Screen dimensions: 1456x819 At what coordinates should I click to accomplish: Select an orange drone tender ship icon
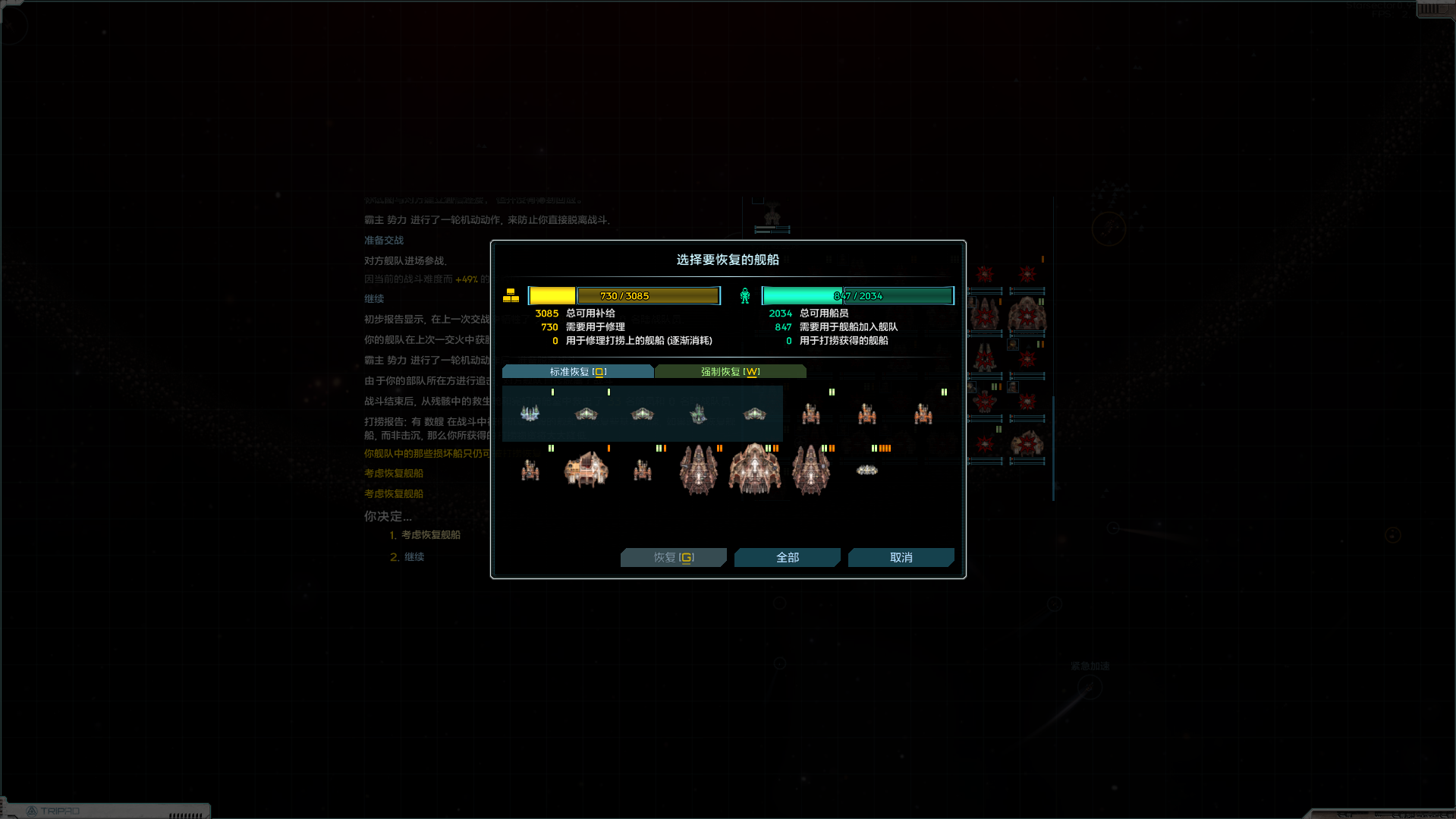(810, 414)
